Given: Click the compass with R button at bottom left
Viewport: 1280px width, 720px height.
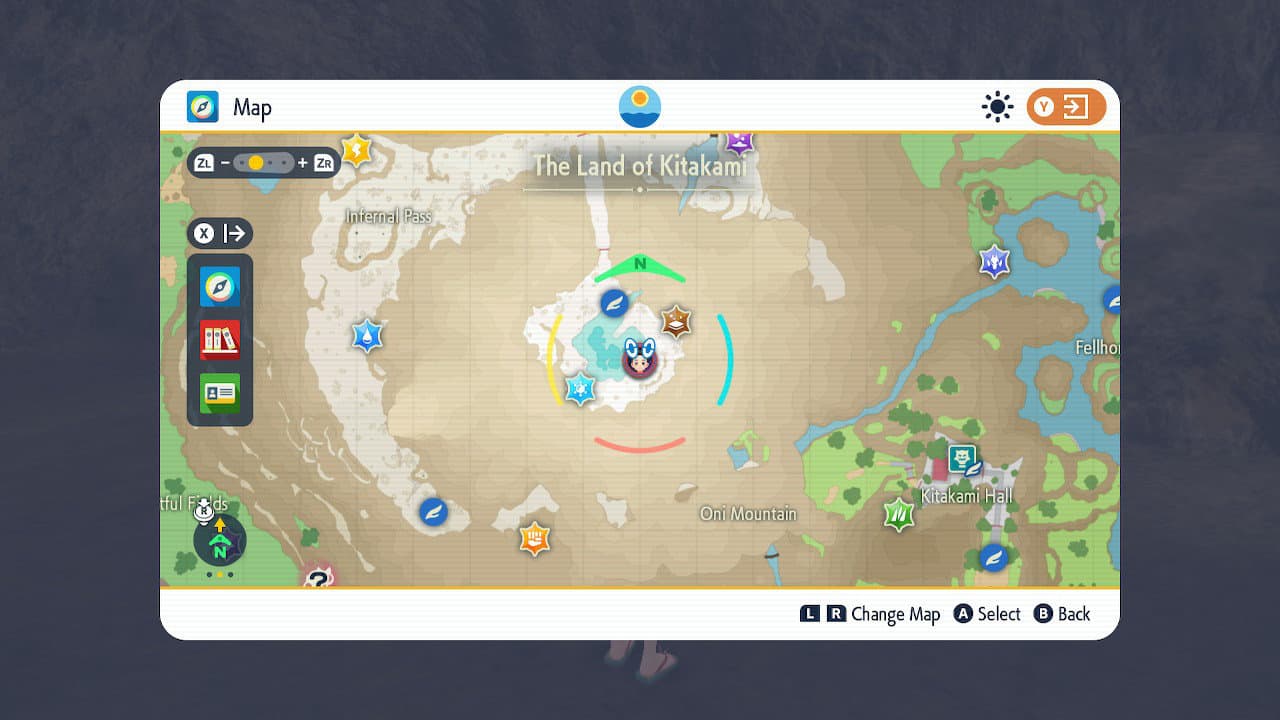Looking at the screenshot, I should (x=218, y=540).
